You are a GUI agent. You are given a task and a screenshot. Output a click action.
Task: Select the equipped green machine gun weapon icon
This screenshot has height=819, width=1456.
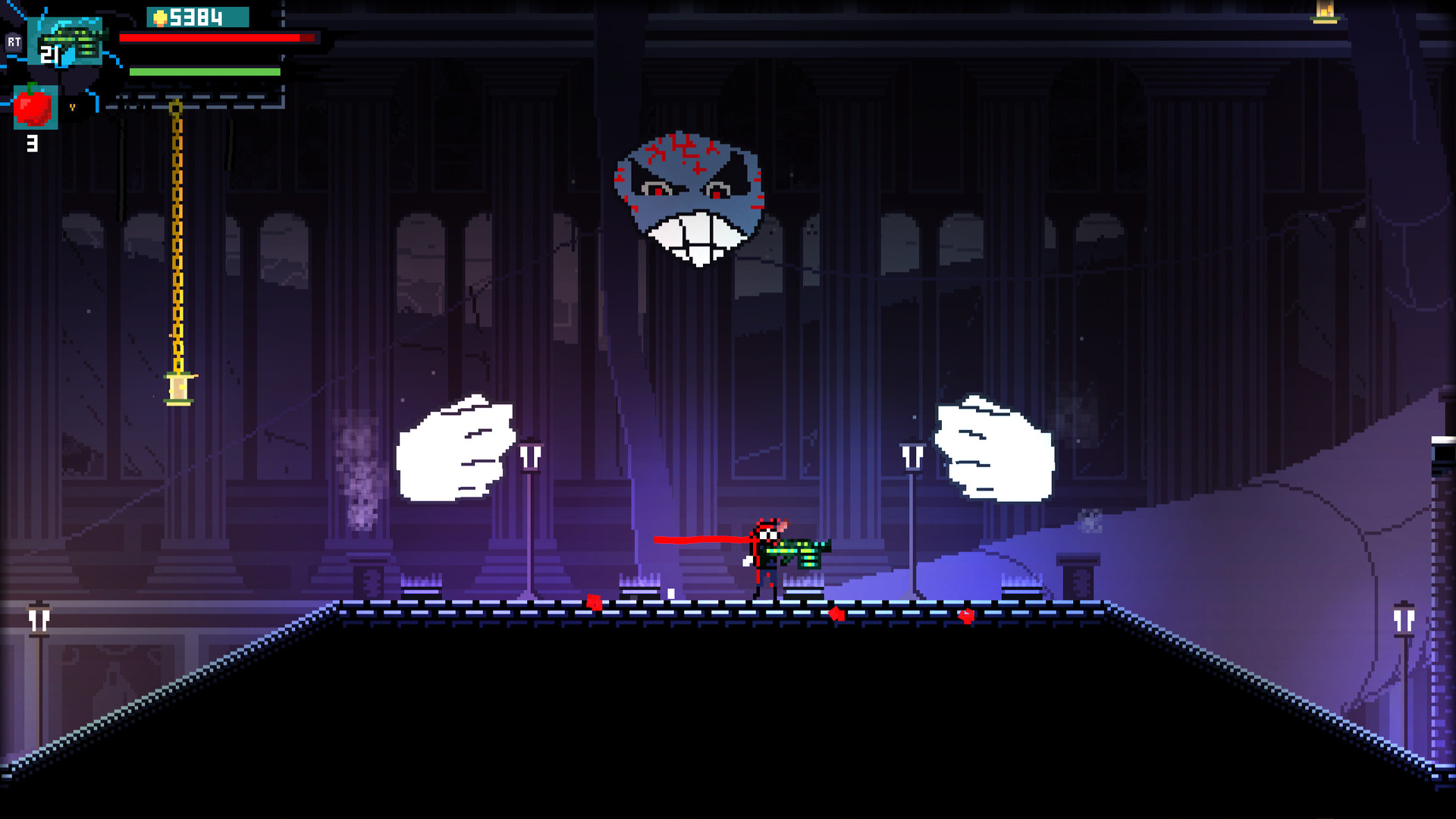[x=71, y=39]
